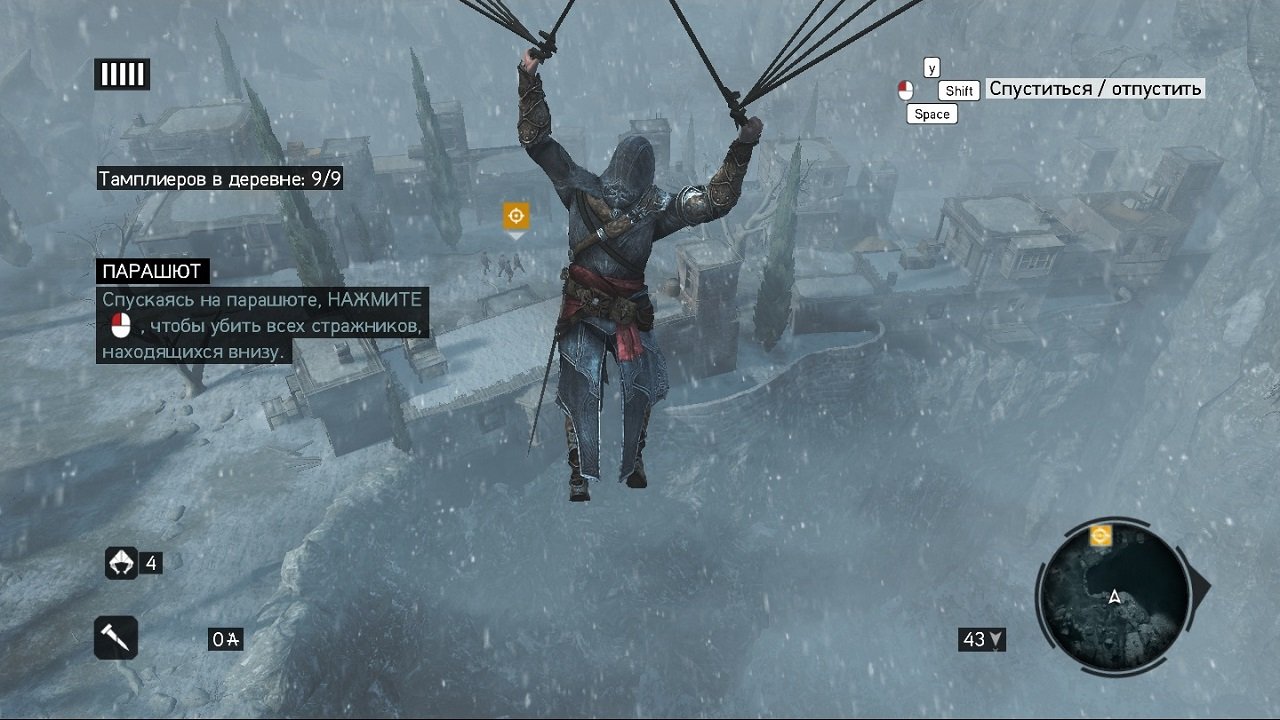The width and height of the screenshot is (1280, 720).
Task: Click the 'Спуститься / отпустить' action label
Action: pos(1094,88)
